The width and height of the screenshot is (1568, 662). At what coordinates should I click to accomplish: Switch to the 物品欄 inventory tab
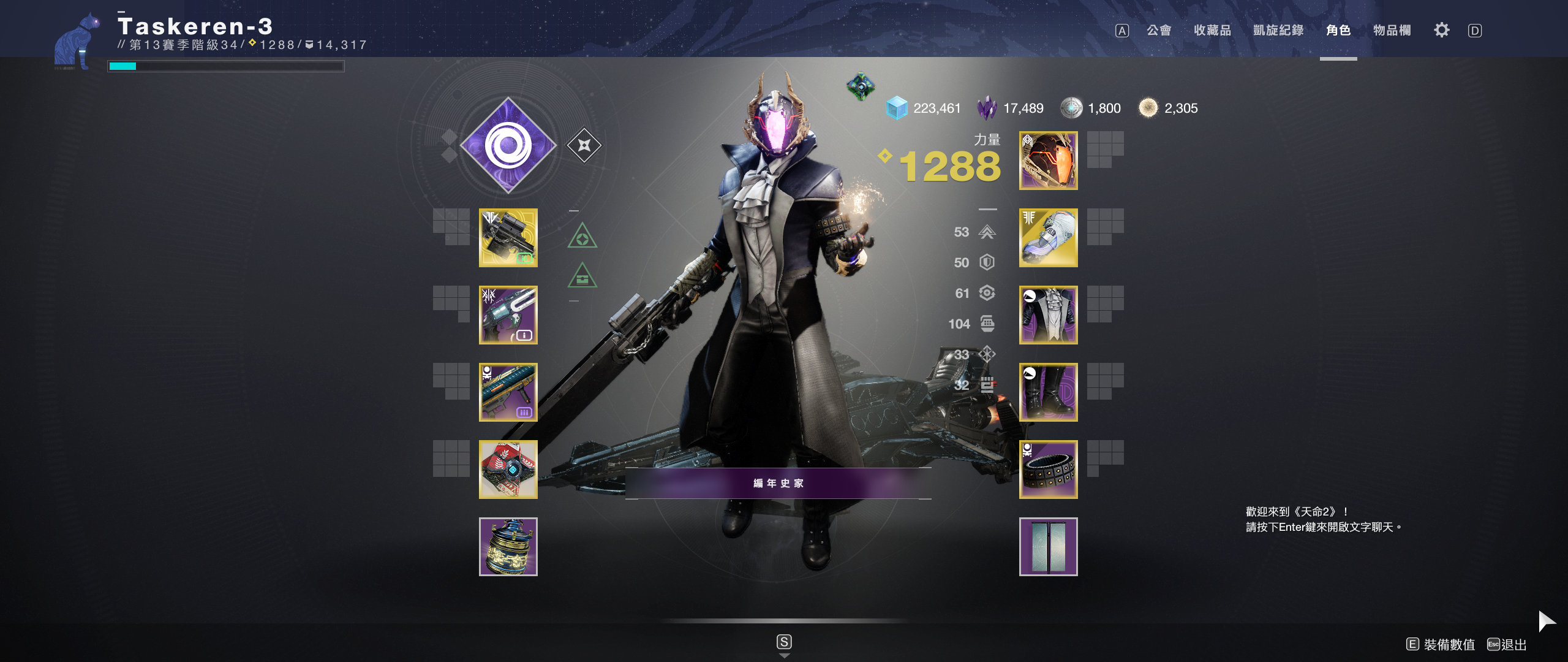pos(1392,31)
